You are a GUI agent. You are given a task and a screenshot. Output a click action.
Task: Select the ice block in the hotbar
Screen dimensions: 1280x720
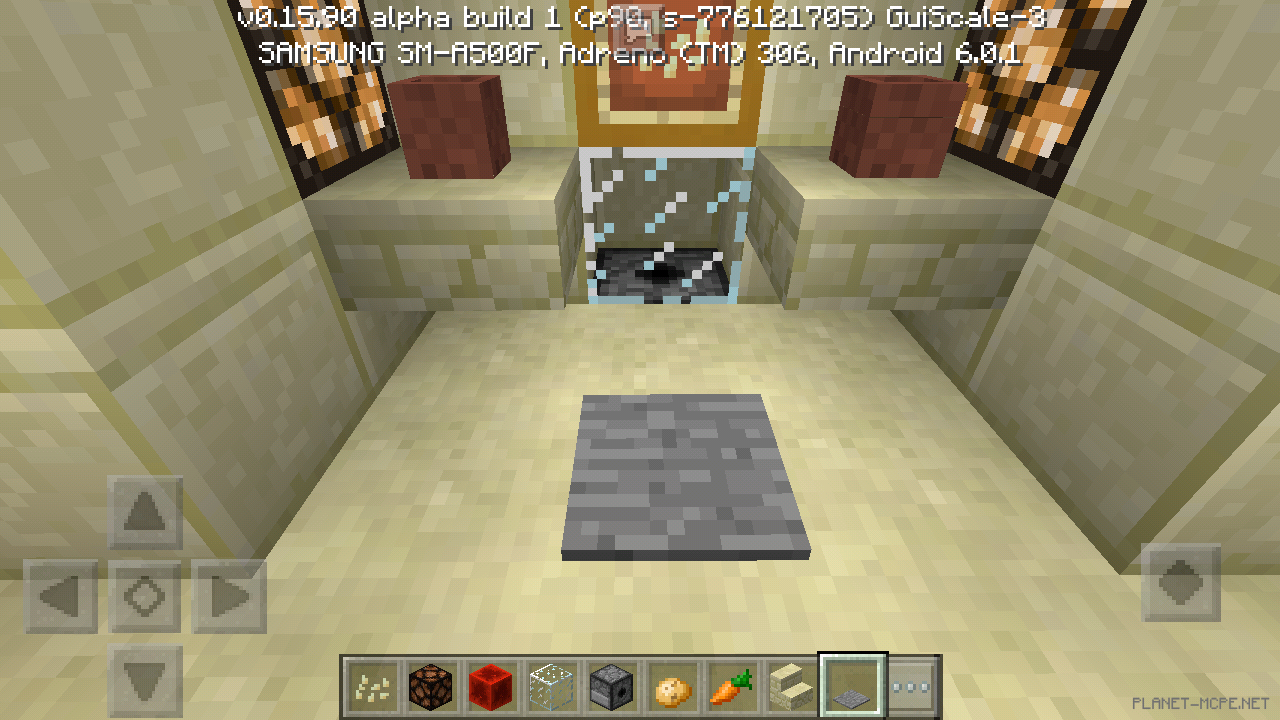coord(551,685)
